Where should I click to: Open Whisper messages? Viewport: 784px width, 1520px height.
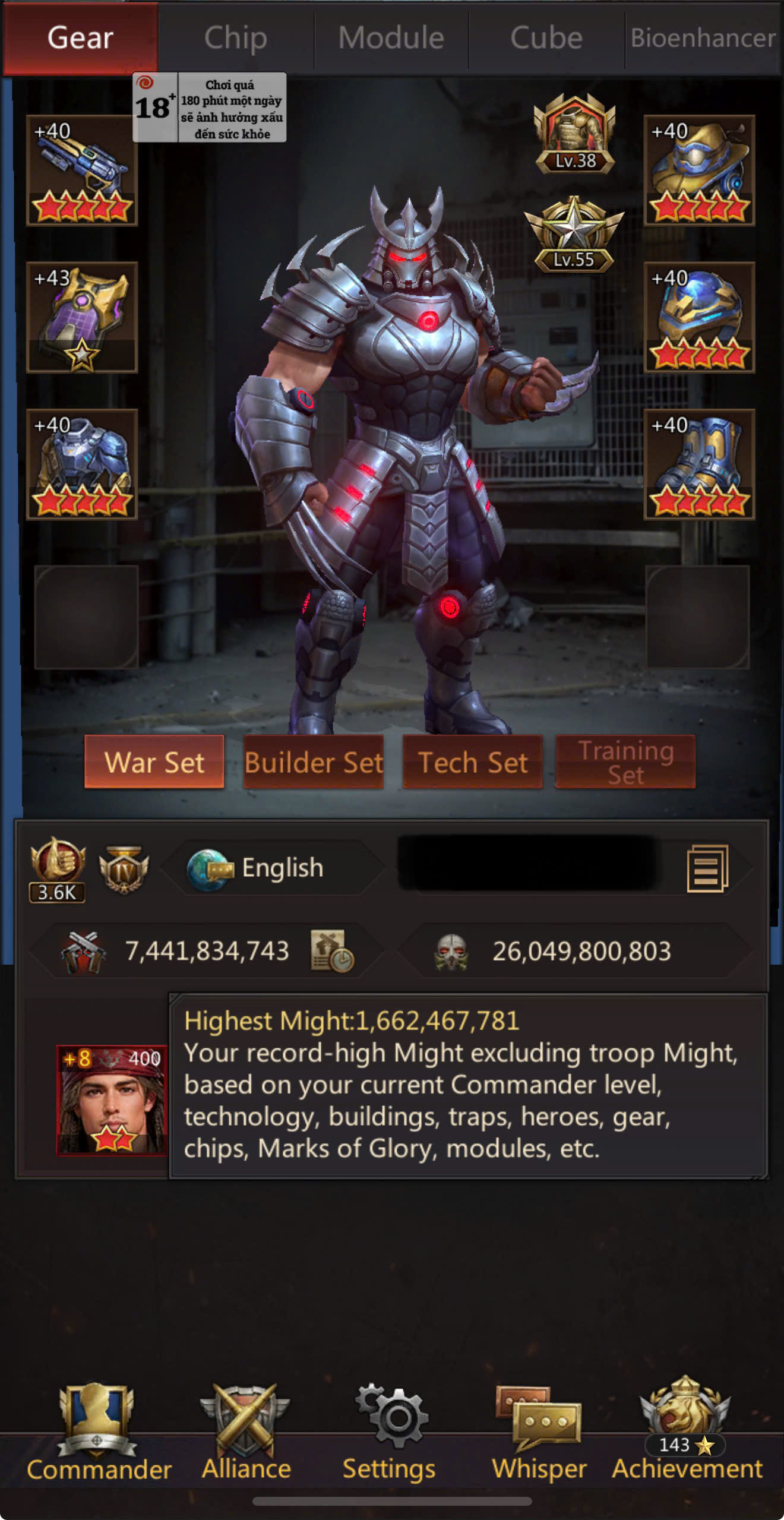tap(539, 1433)
